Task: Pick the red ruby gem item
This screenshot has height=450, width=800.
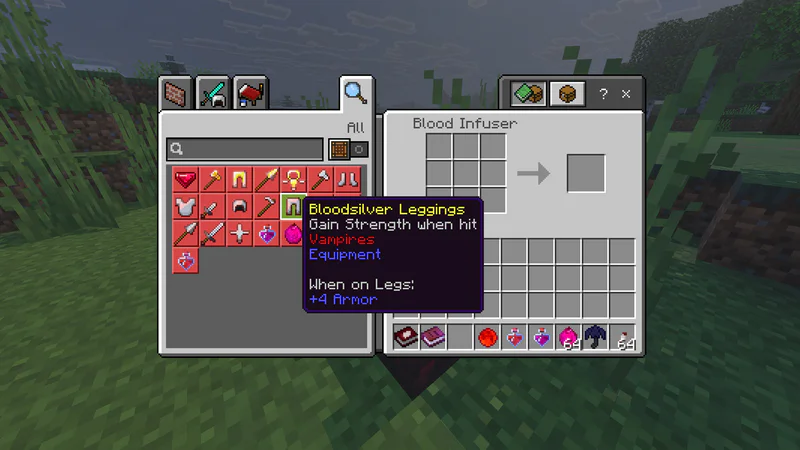Action: pyautogui.click(x=185, y=180)
